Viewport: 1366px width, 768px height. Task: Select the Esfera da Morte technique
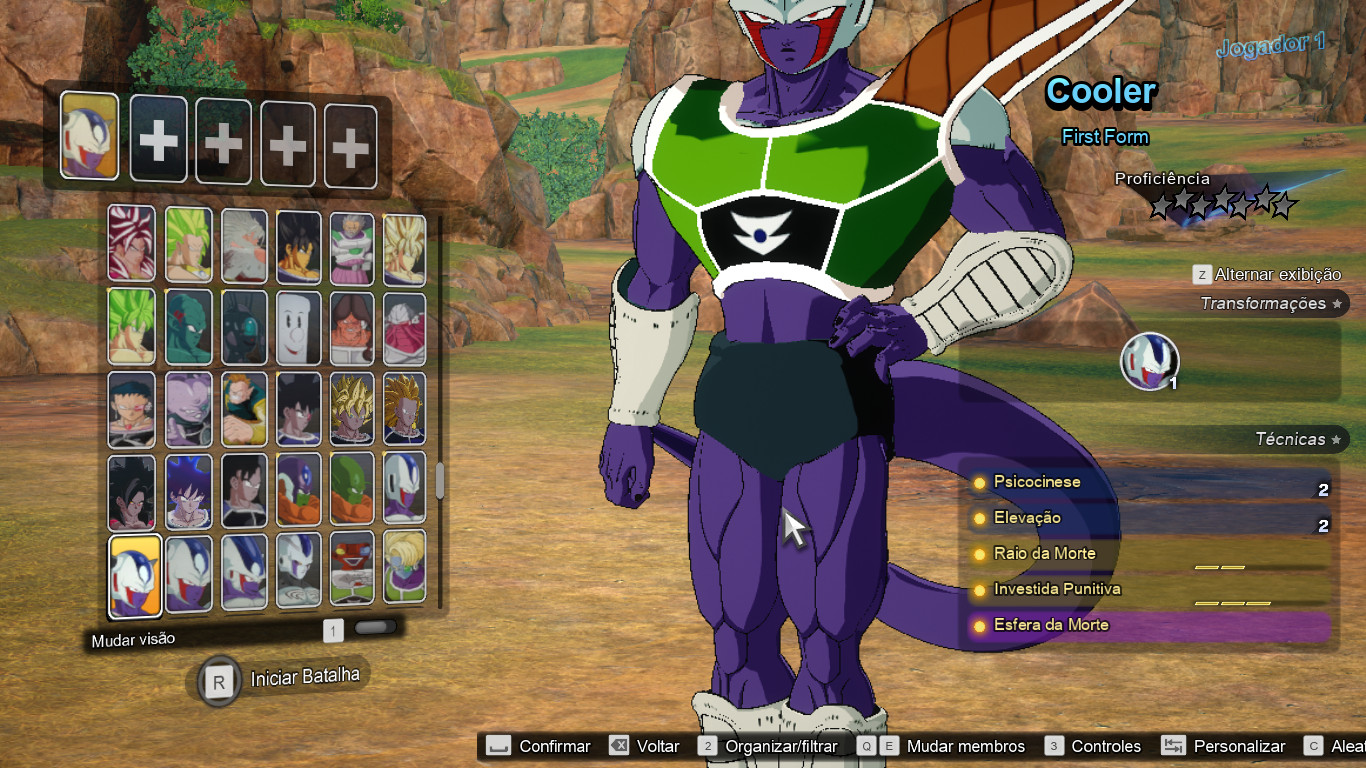click(1150, 625)
